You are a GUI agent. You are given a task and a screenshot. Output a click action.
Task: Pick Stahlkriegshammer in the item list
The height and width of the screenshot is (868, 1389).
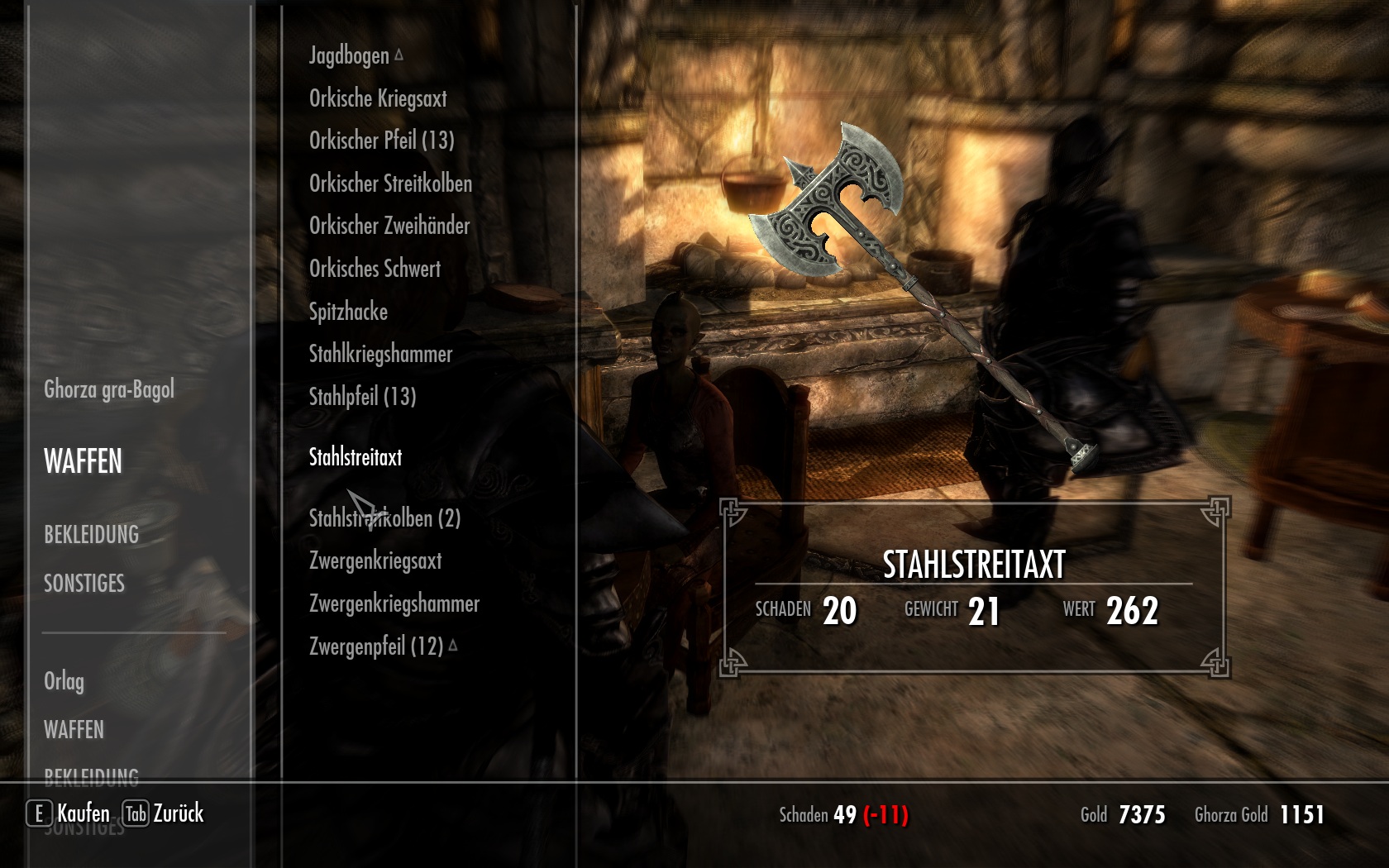pyautogui.click(x=380, y=354)
